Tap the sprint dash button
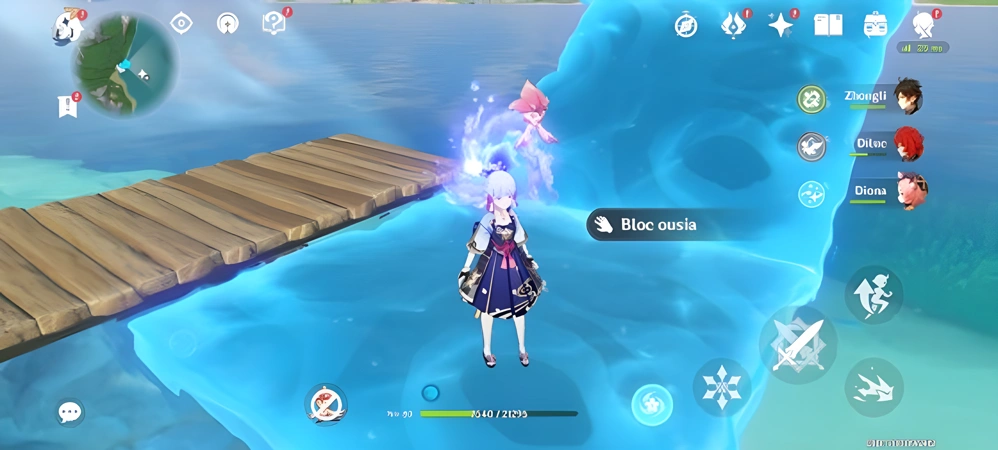This screenshot has width=998, height=450. pyautogui.click(x=874, y=387)
